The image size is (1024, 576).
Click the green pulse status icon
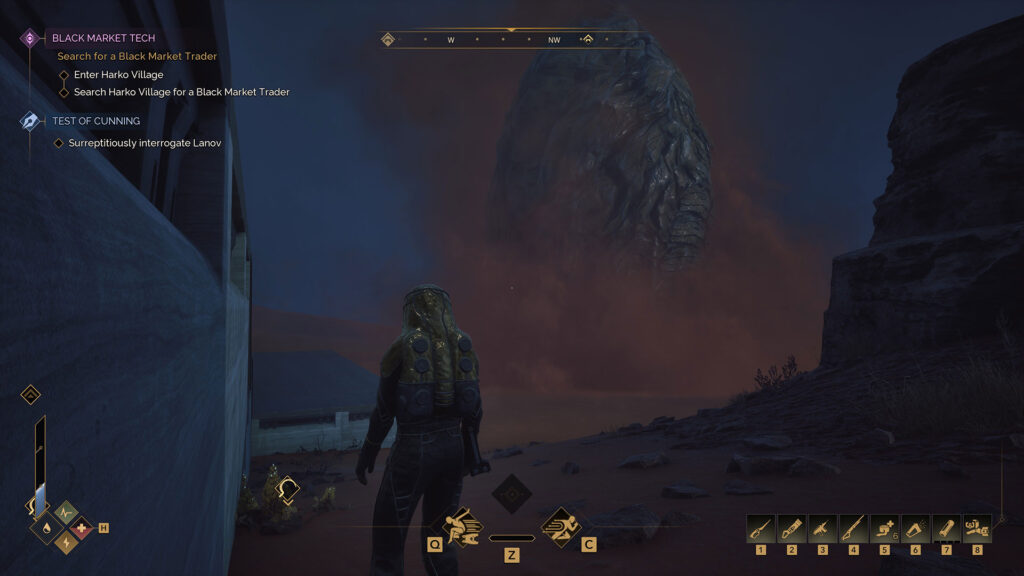(65, 512)
